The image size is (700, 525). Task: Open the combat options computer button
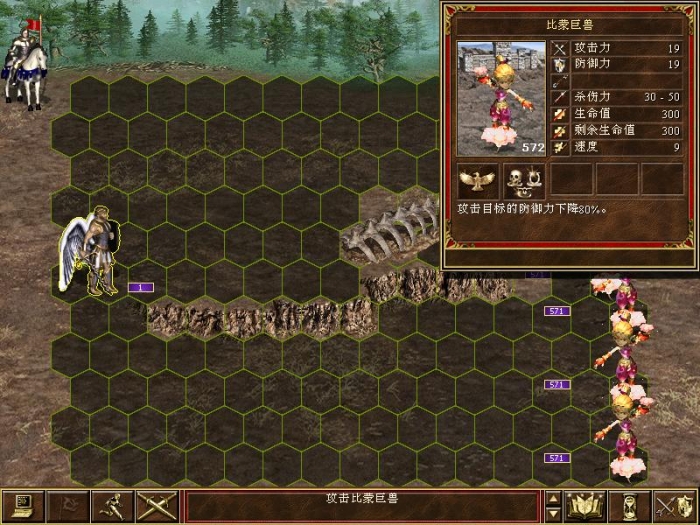pyautogui.click(x=21, y=506)
